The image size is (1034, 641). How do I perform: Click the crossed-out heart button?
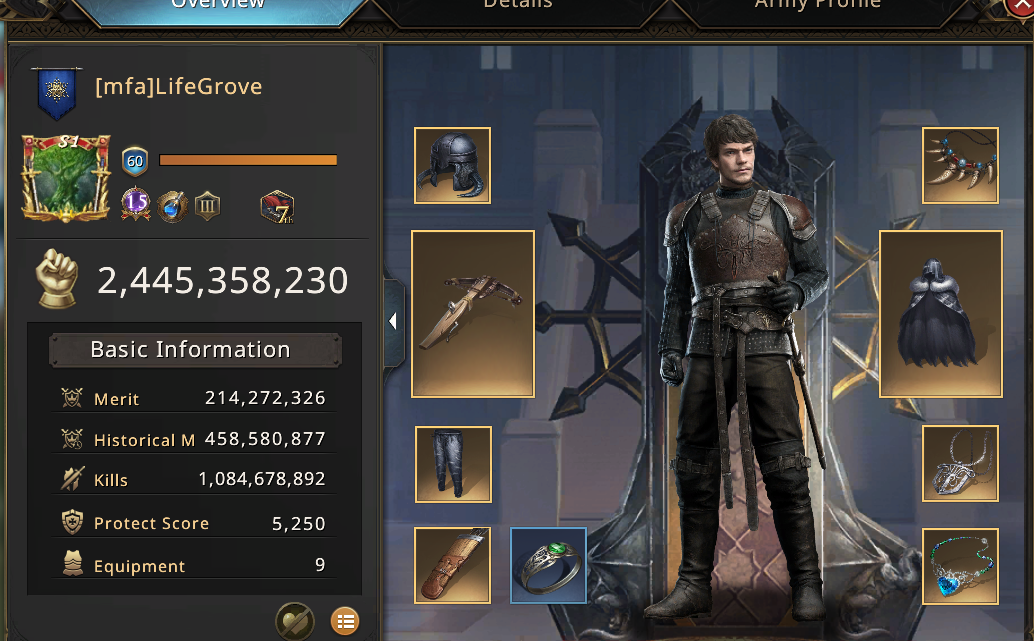(295, 621)
